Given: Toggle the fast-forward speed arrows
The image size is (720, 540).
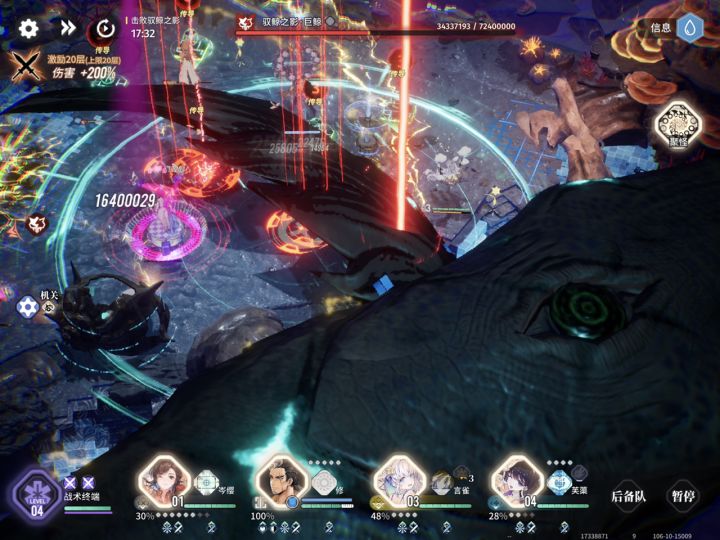Looking at the screenshot, I should [x=68, y=29].
